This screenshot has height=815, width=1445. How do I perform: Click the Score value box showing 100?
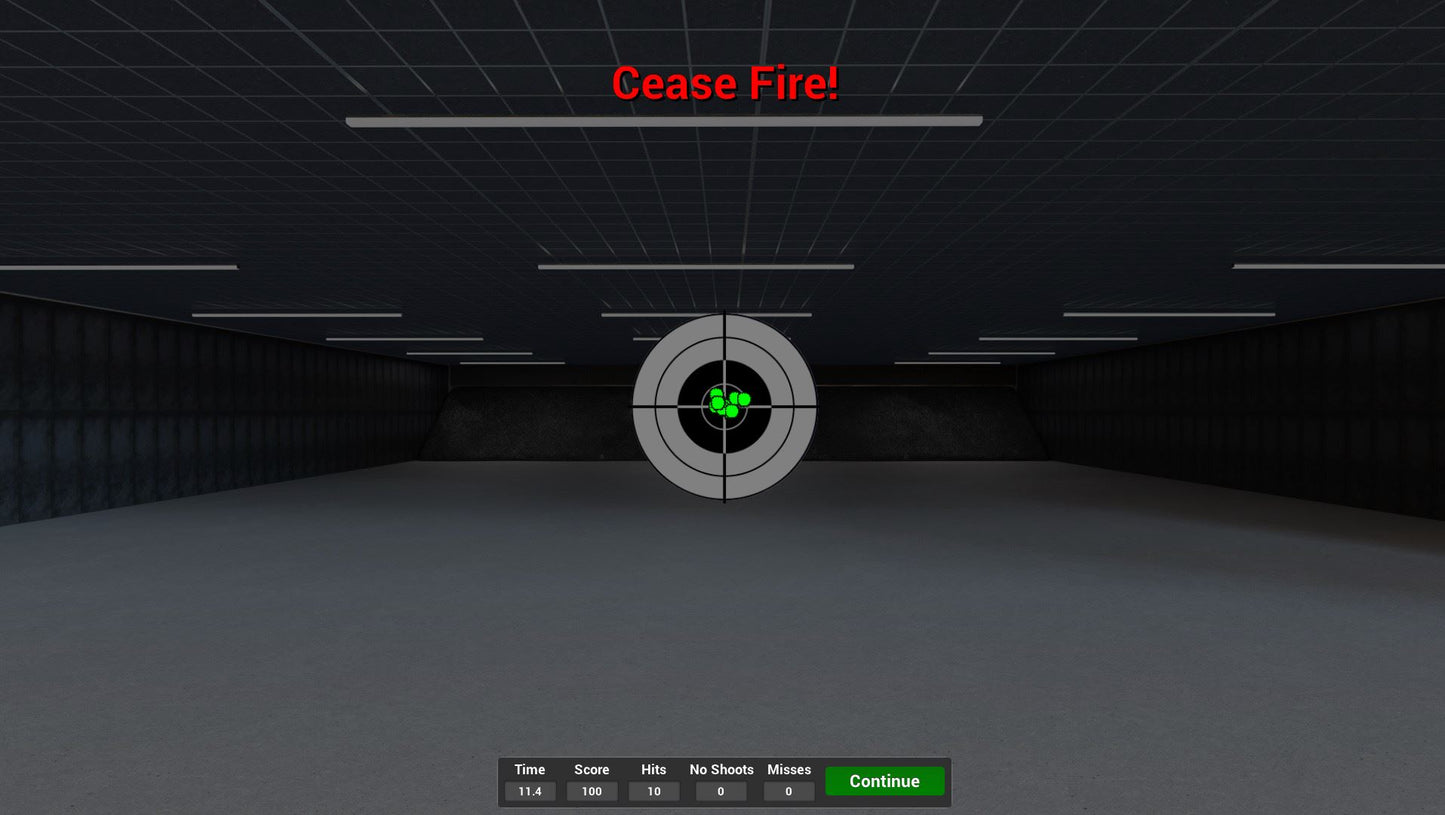pyautogui.click(x=591, y=791)
